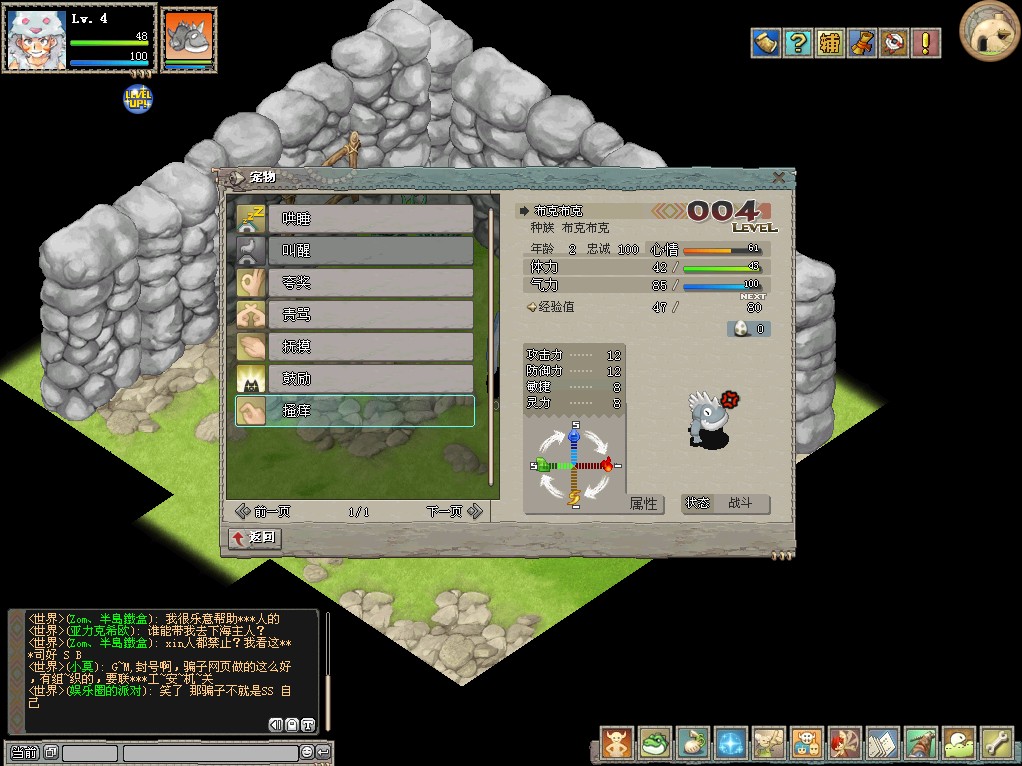This screenshot has width=1022, height=766.
Task: Close the pet window with the X
Action: pyautogui.click(x=779, y=178)
